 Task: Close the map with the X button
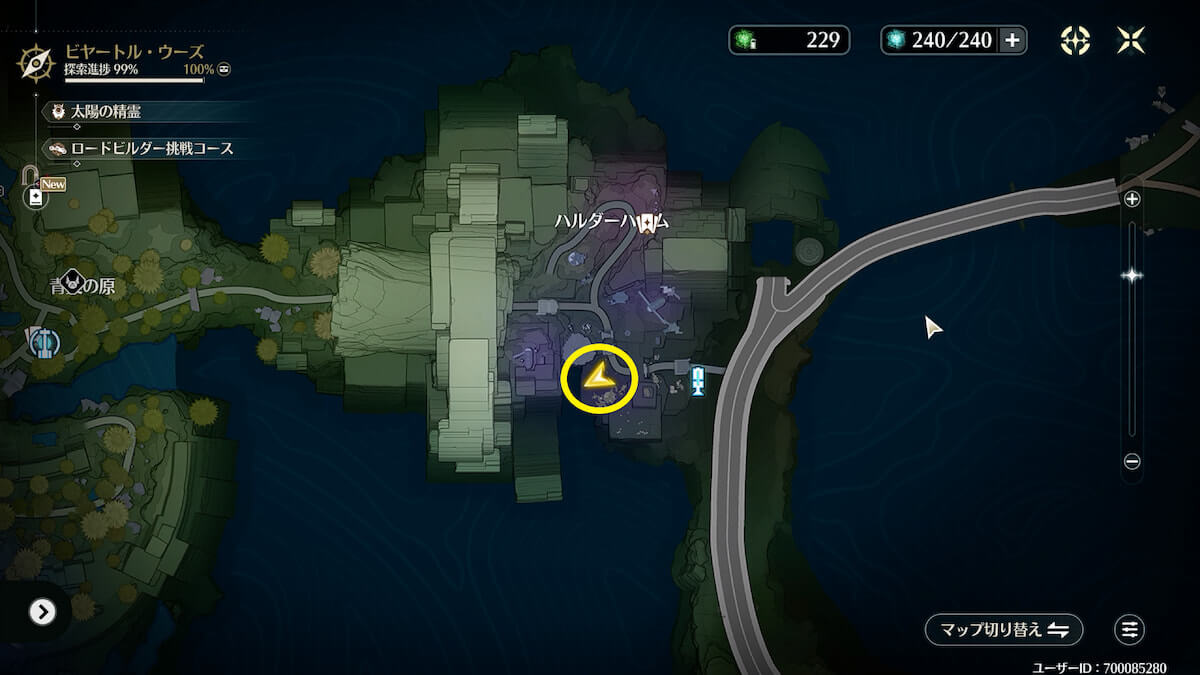point(1131,40)
